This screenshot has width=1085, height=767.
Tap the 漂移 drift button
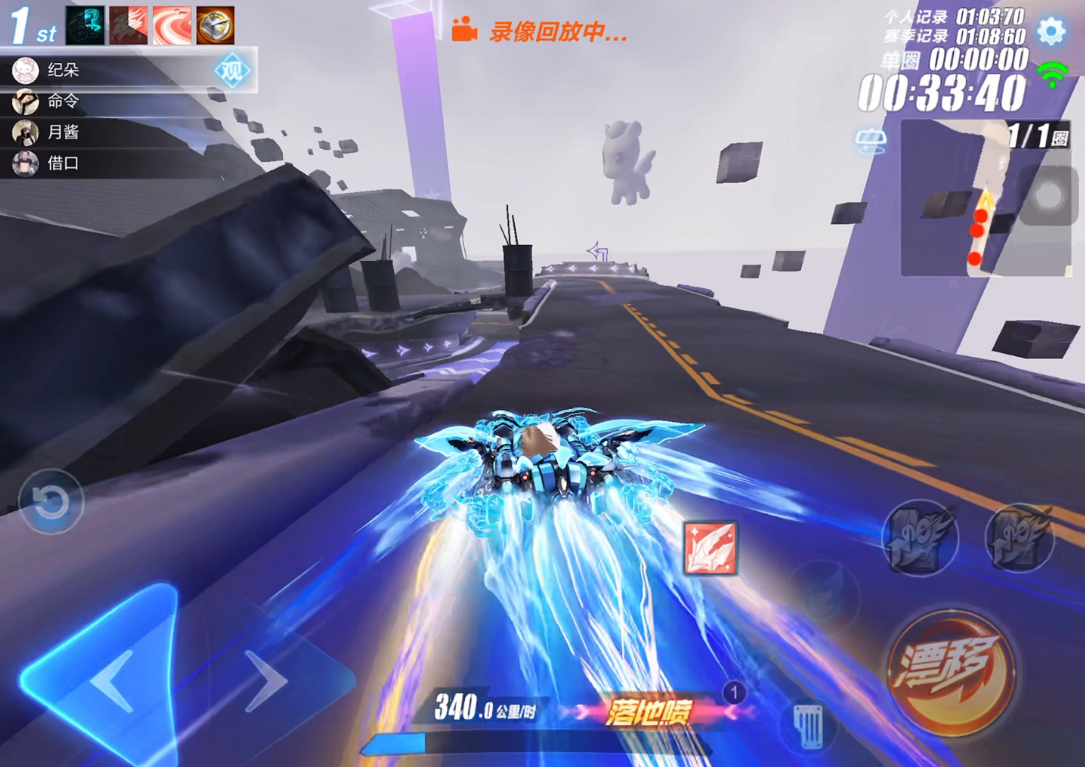point(948,670)
